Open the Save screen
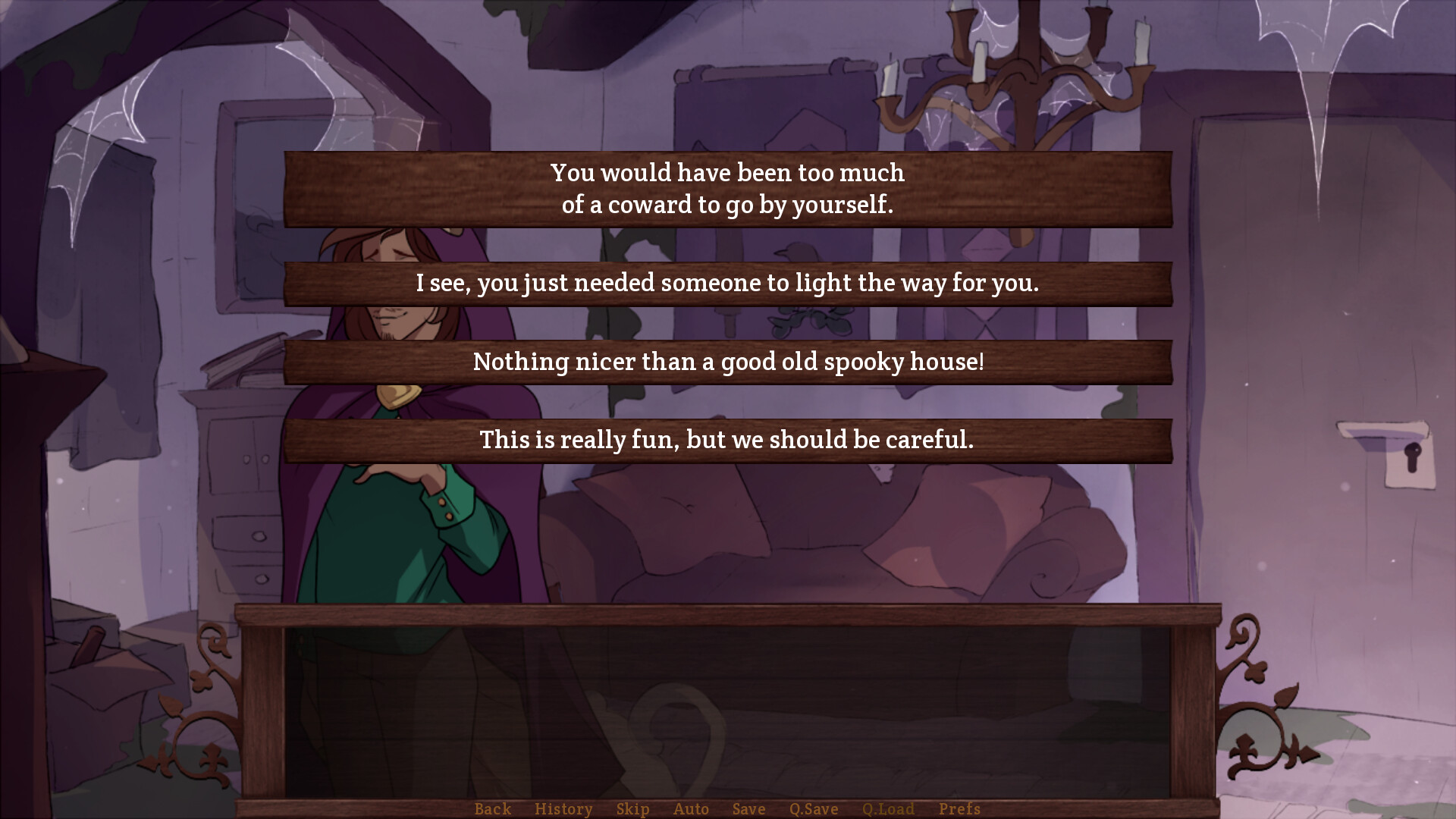The height and width of the screenshot is (819, 1456). 748,808
